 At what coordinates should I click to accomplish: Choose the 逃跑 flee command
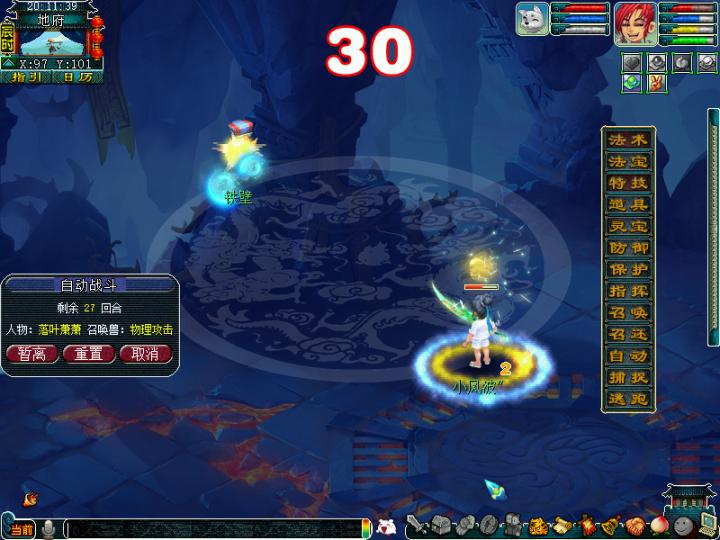point(629,399)
